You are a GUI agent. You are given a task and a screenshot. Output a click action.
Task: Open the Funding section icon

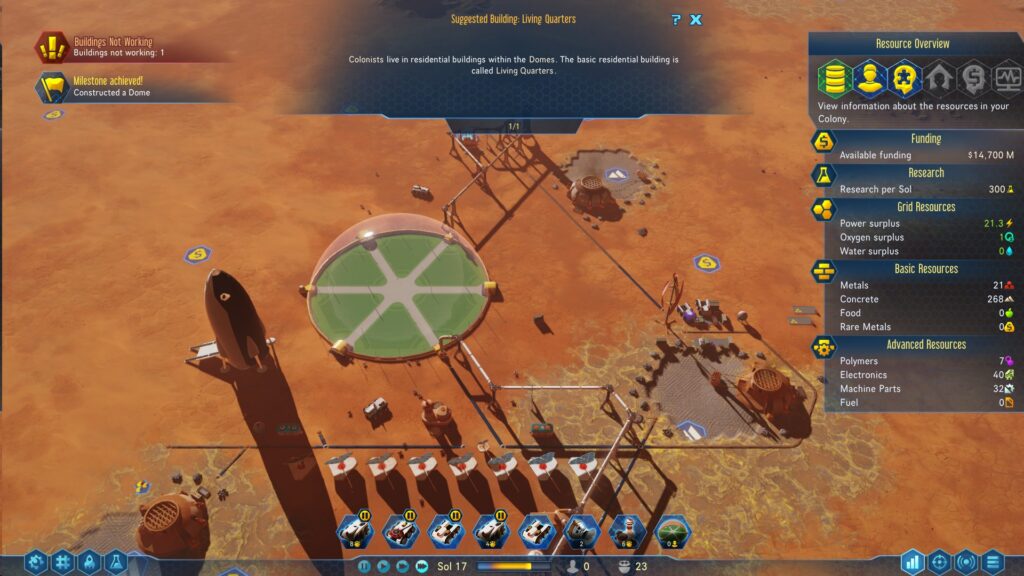click(822, 142)
